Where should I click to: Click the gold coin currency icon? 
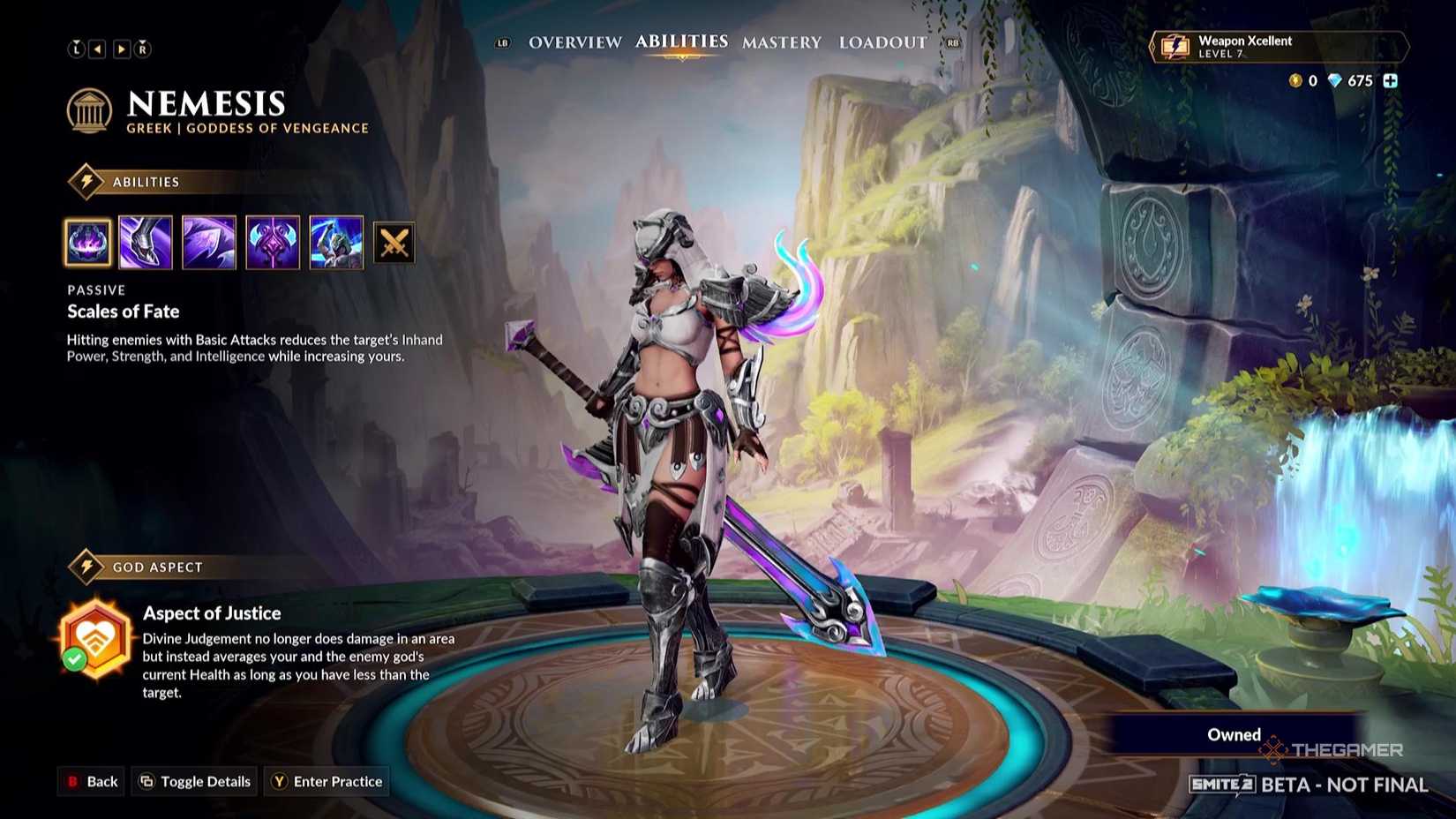coord(1295,80)
